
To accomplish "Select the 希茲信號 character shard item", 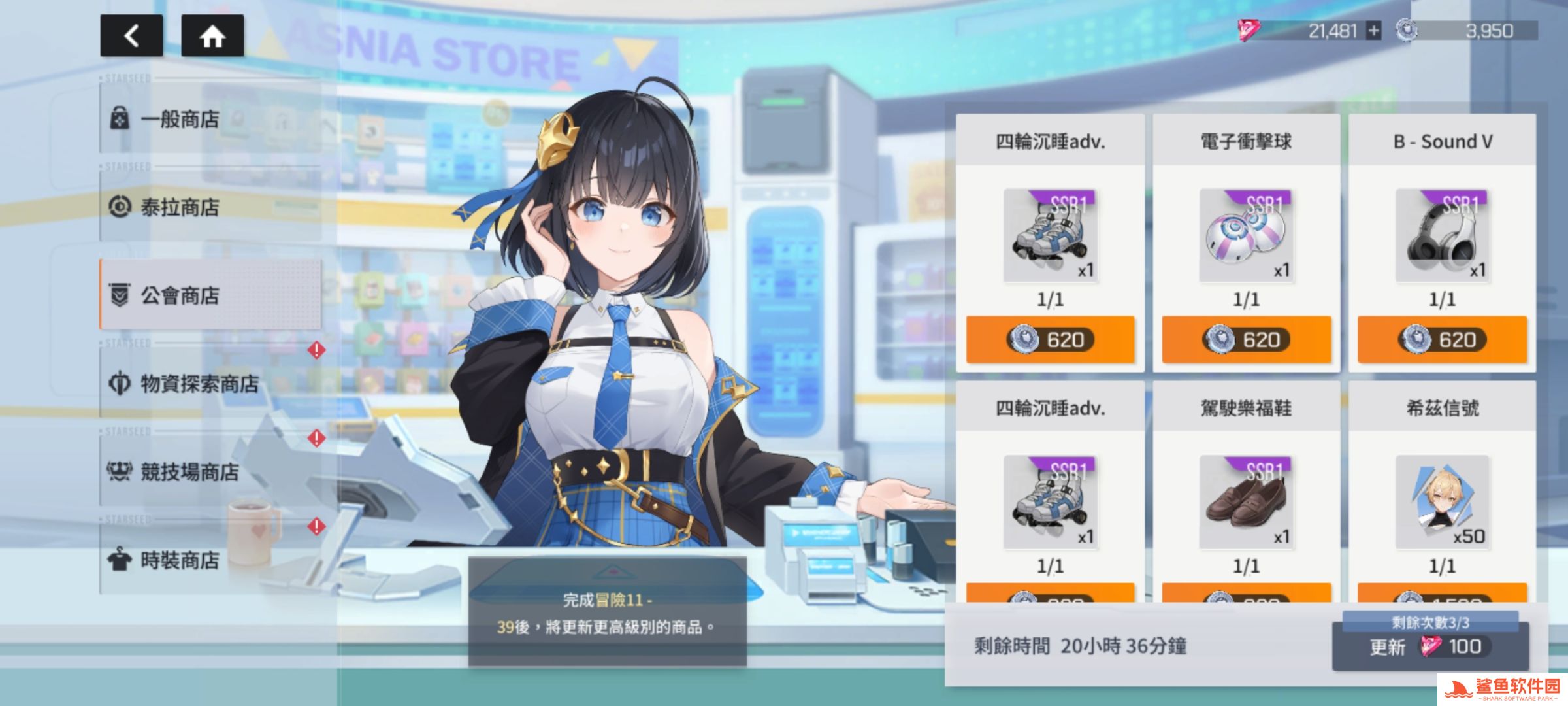I will tap(1442, 502).
